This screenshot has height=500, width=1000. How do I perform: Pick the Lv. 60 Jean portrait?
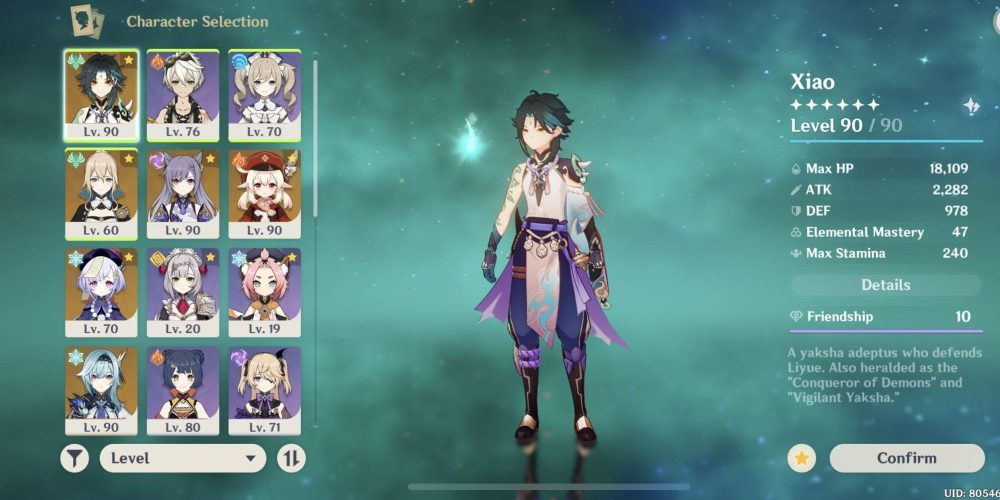click(x=101, y=192)
